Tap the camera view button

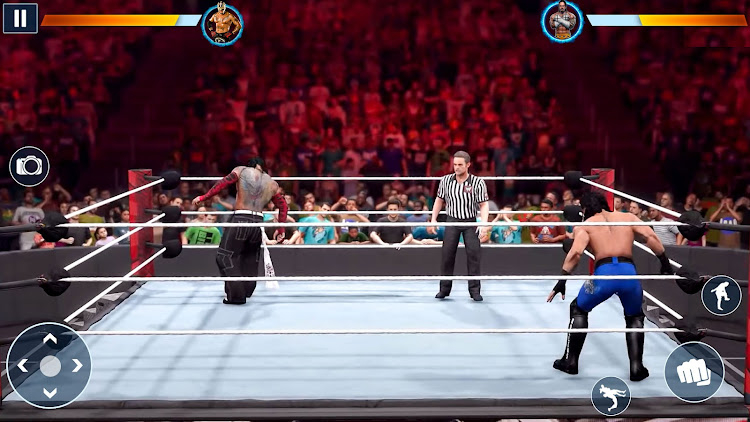point(29,166)
